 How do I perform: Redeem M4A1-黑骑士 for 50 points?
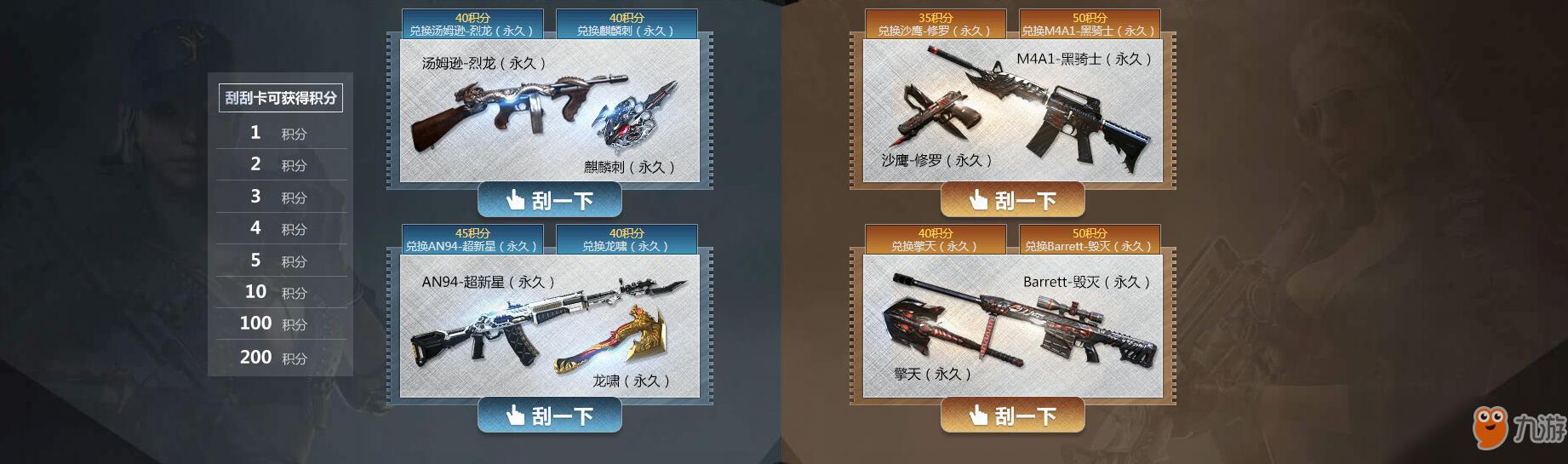point(1090,24)
